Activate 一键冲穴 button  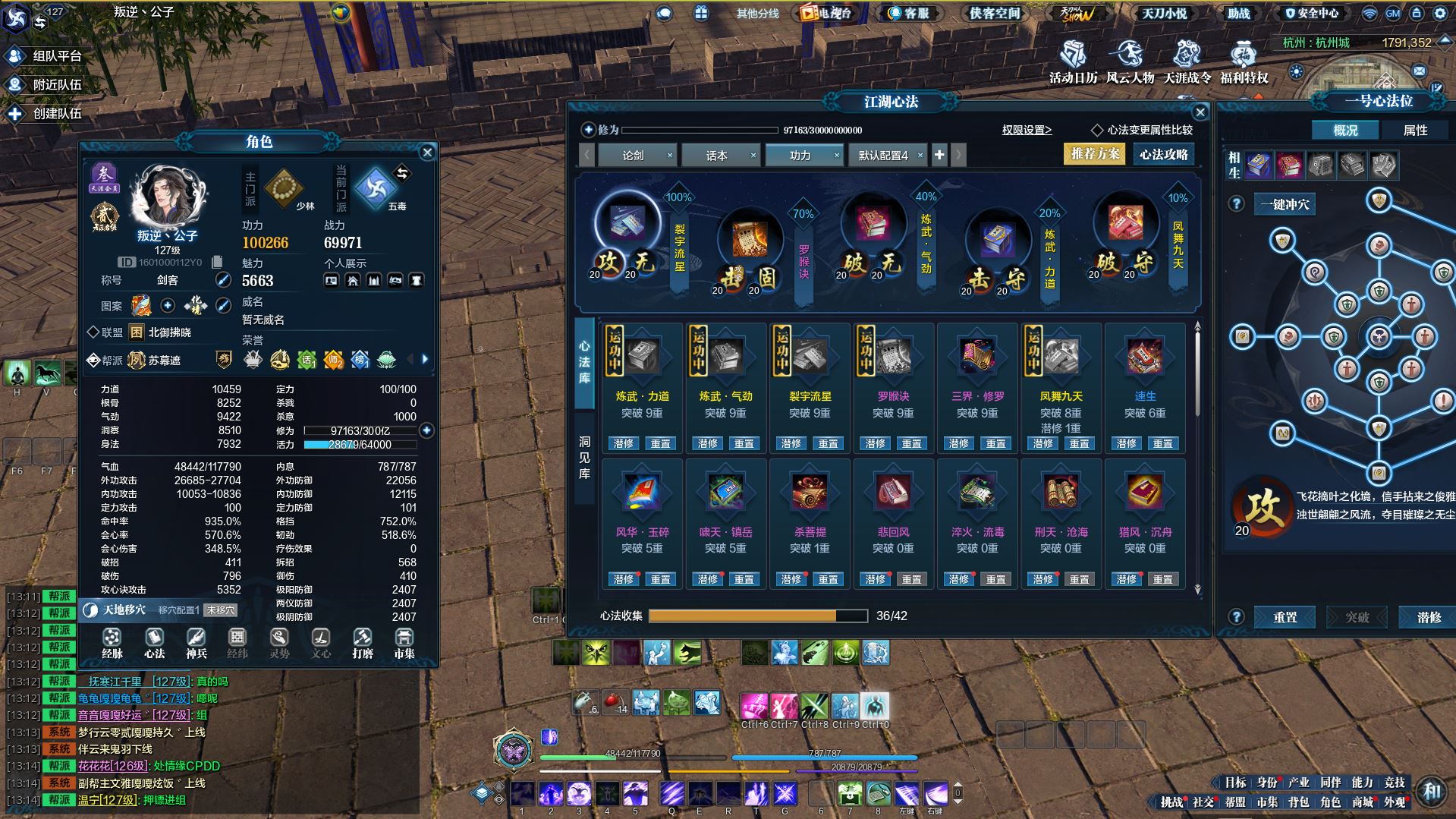1285,204
